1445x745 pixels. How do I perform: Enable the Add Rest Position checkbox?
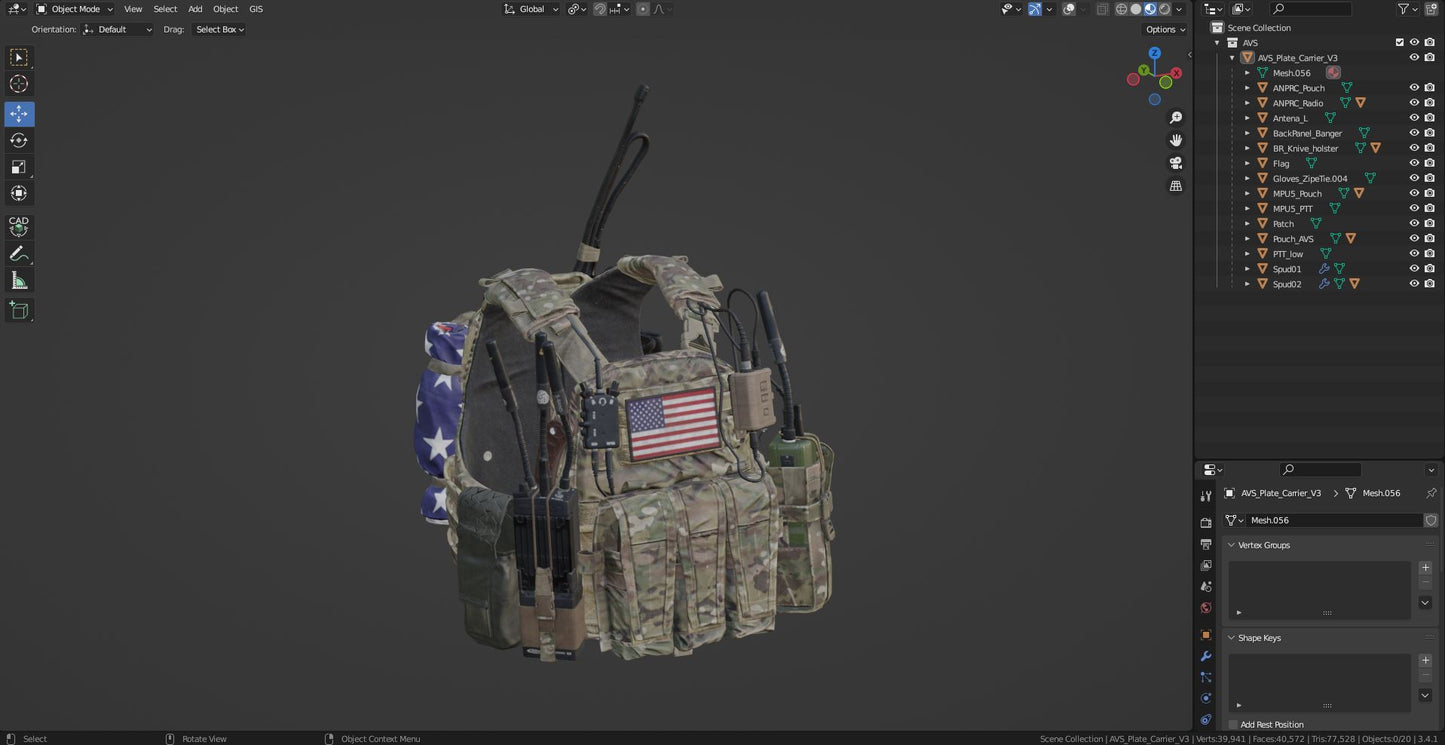point(1233,724)
